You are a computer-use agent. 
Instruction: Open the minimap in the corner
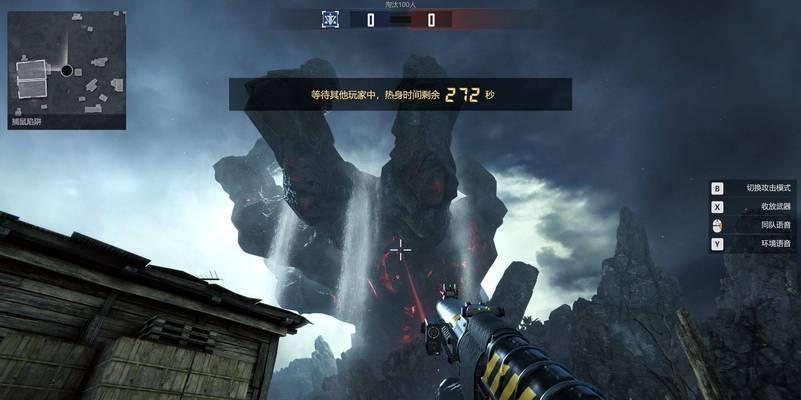tap(67, 64)
